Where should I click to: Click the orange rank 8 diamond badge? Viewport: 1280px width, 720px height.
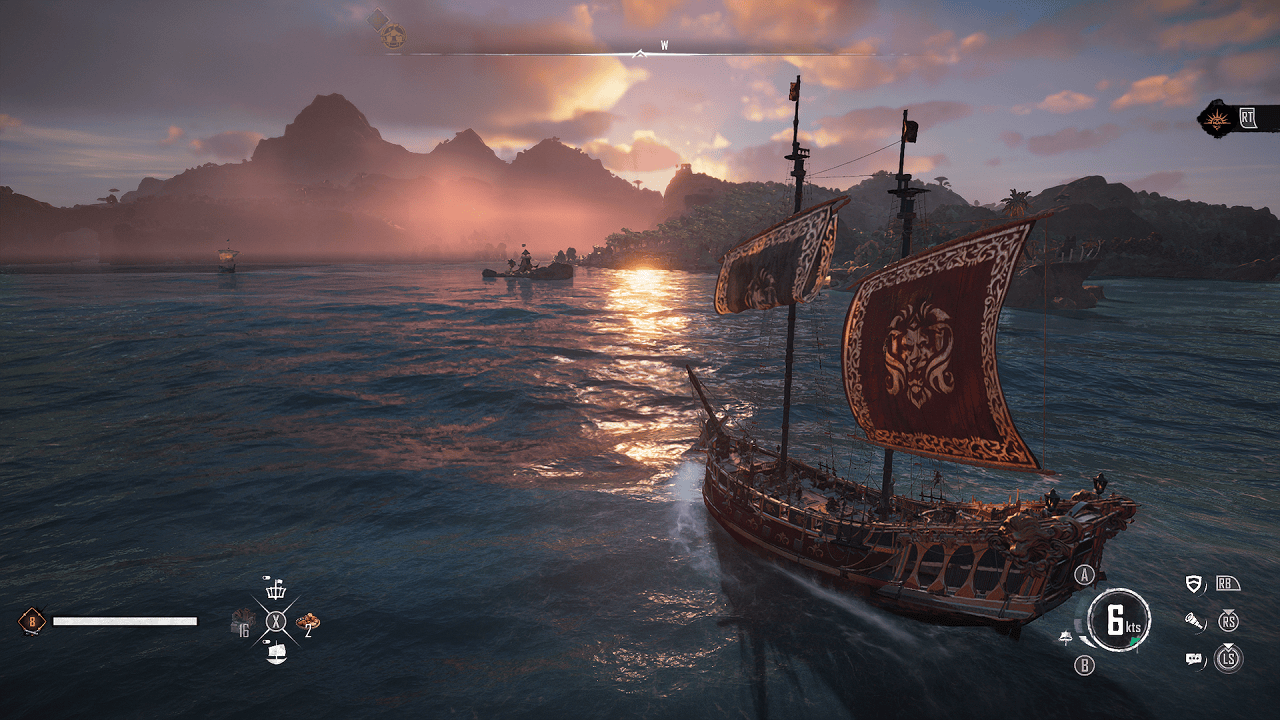point(32,622)
